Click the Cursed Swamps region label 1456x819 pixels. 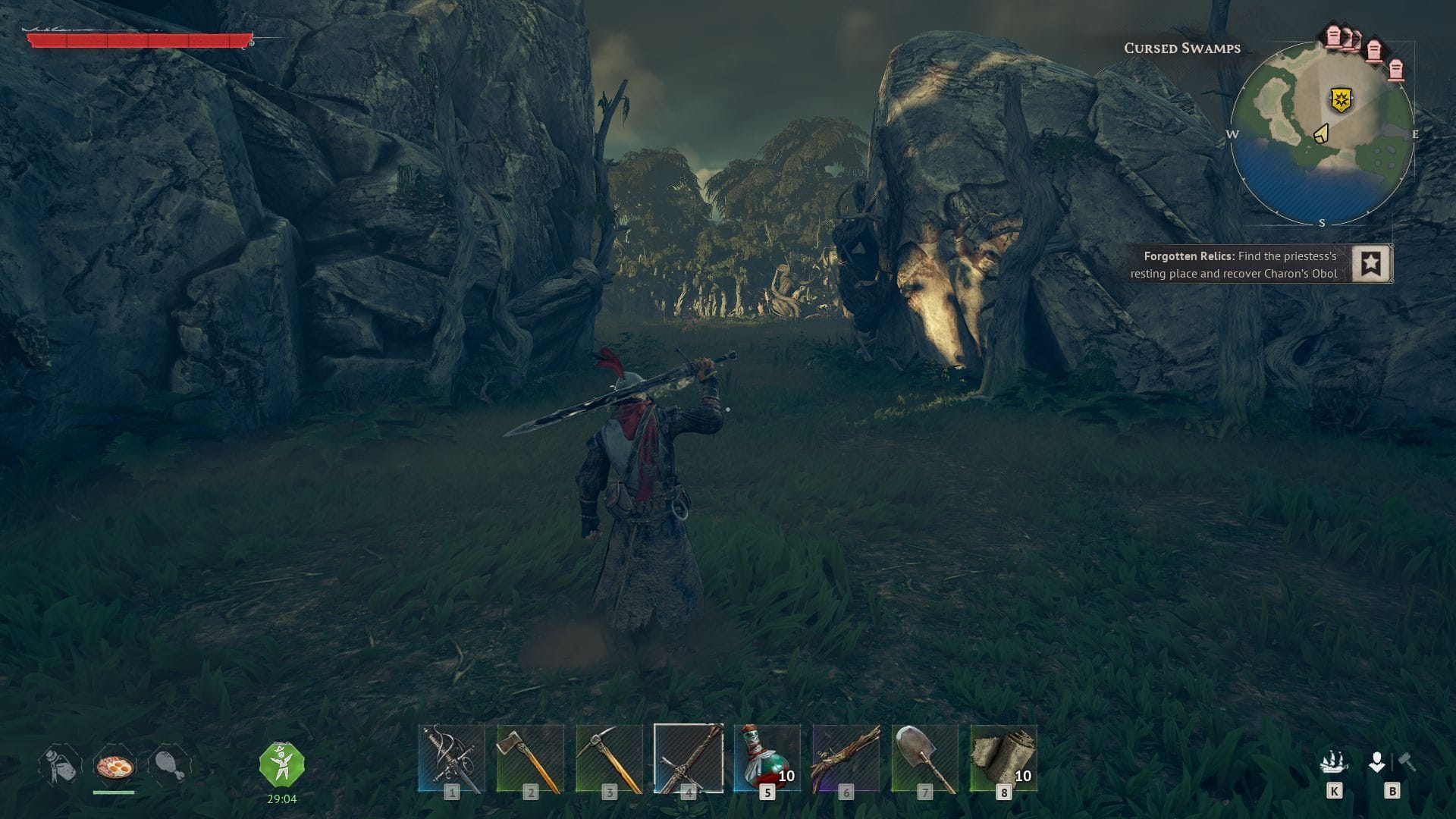1181,48
